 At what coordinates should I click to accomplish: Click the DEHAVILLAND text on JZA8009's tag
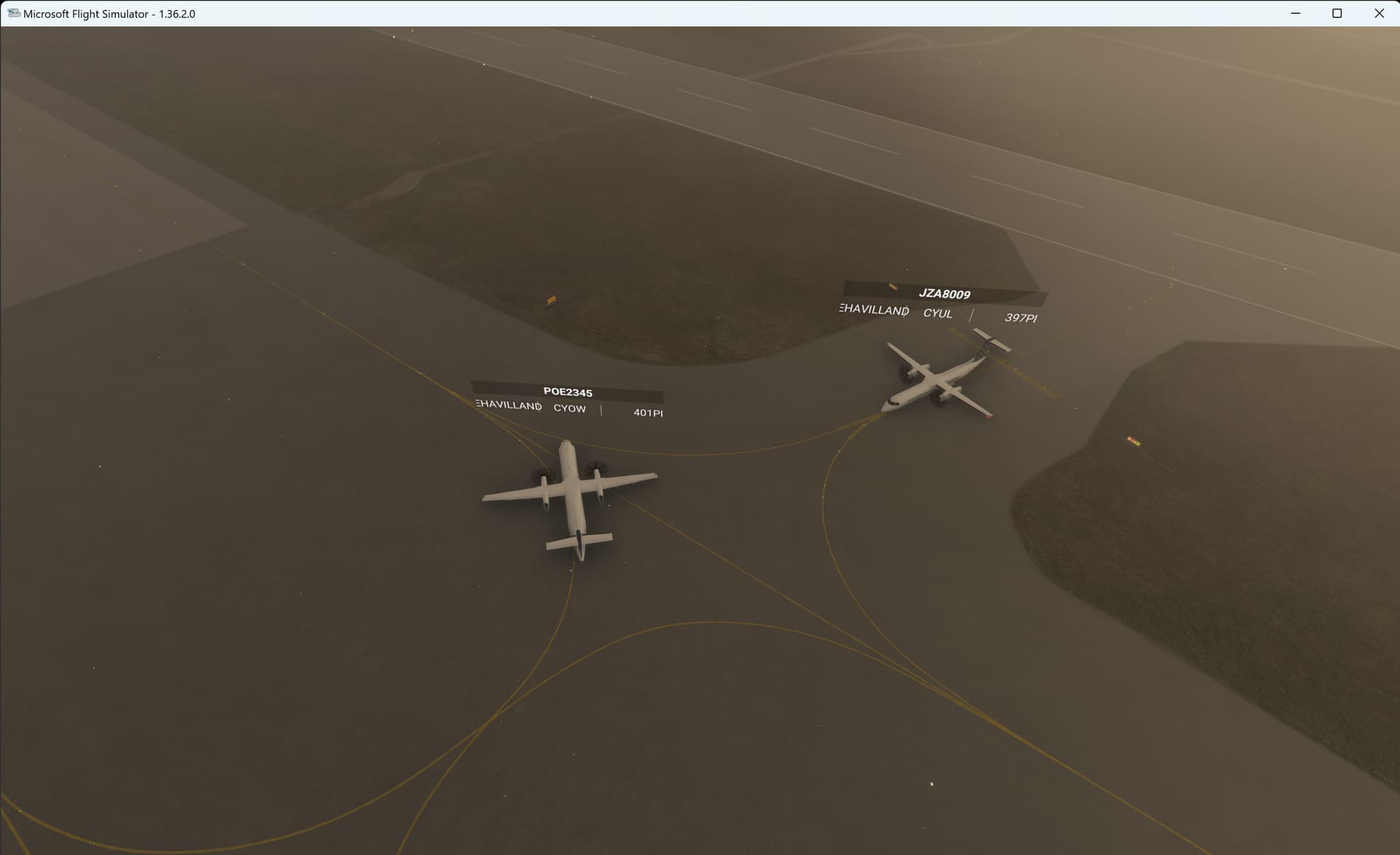[873, 310]
